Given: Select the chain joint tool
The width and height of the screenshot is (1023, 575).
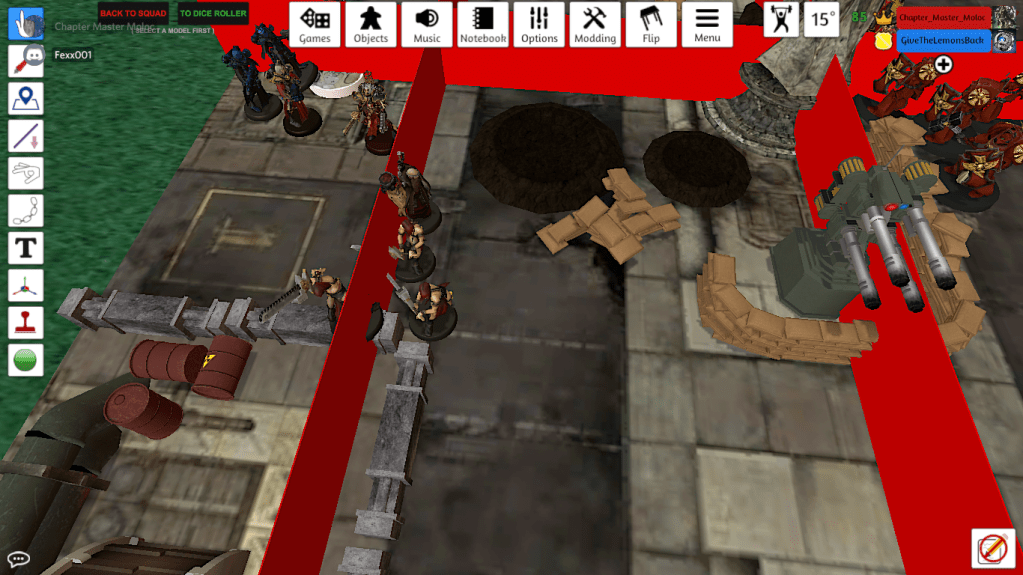Looking at the screenshot, I should (26, 210).
